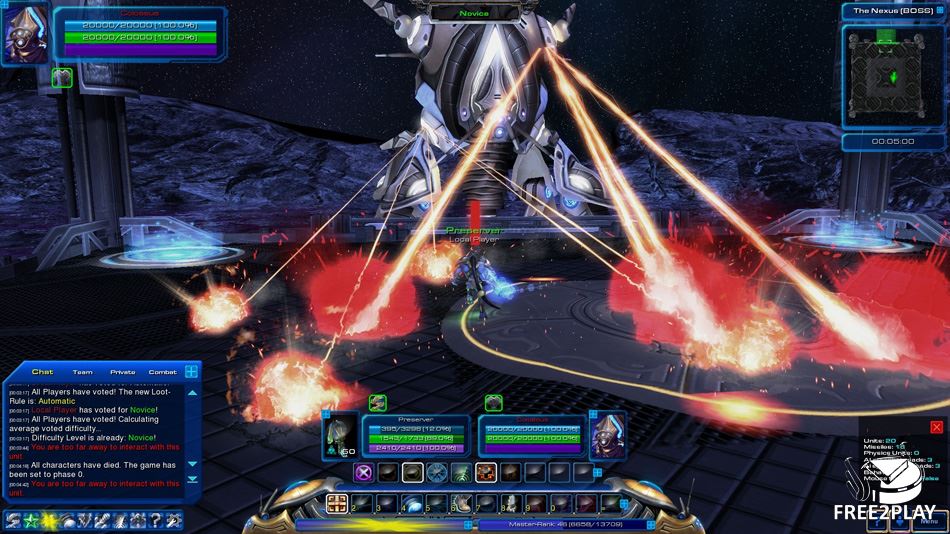Open the question mark help icon
This screenshot has width=950, height=534.
pyautogui.click(x=154, y=520)
